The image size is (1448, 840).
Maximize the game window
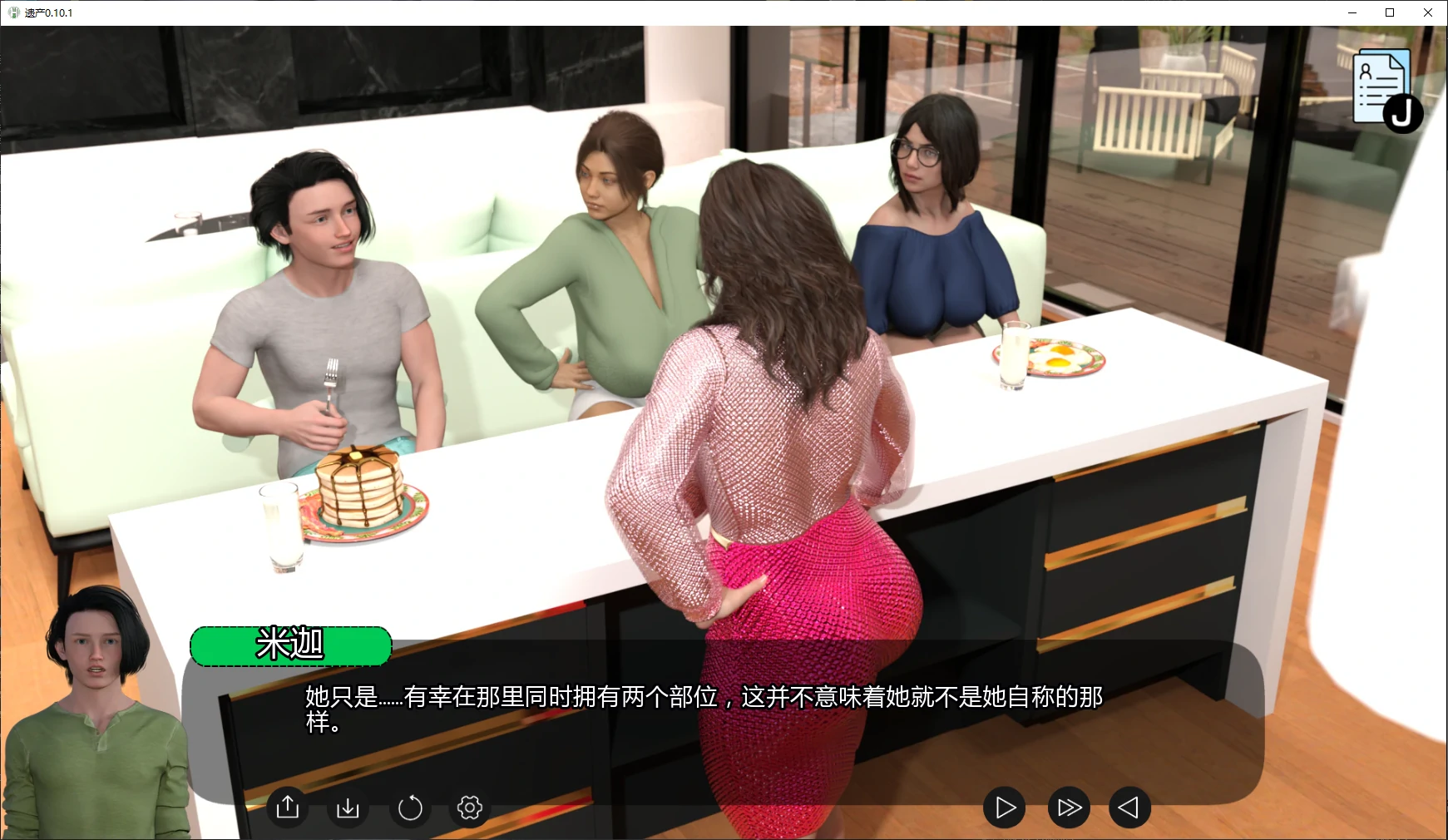click(1389, 12)
